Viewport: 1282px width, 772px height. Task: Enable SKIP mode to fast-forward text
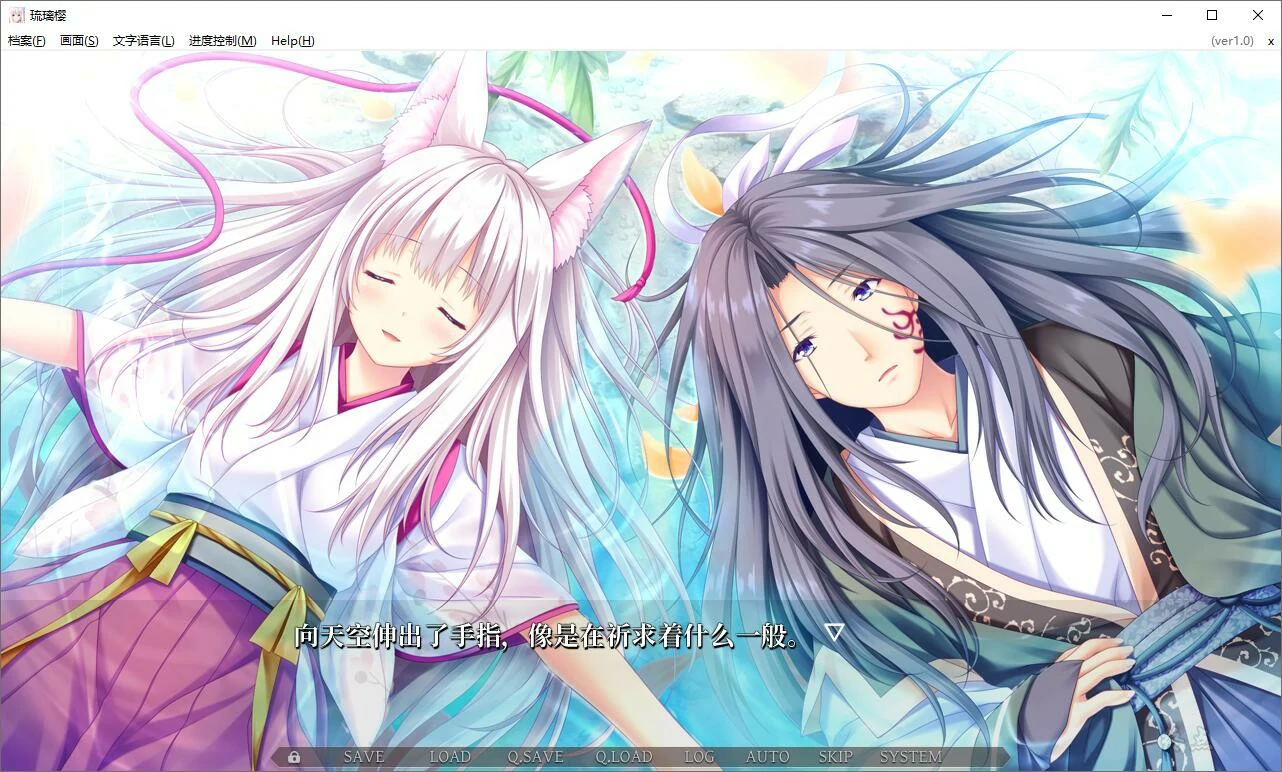[x=835, y=757]
